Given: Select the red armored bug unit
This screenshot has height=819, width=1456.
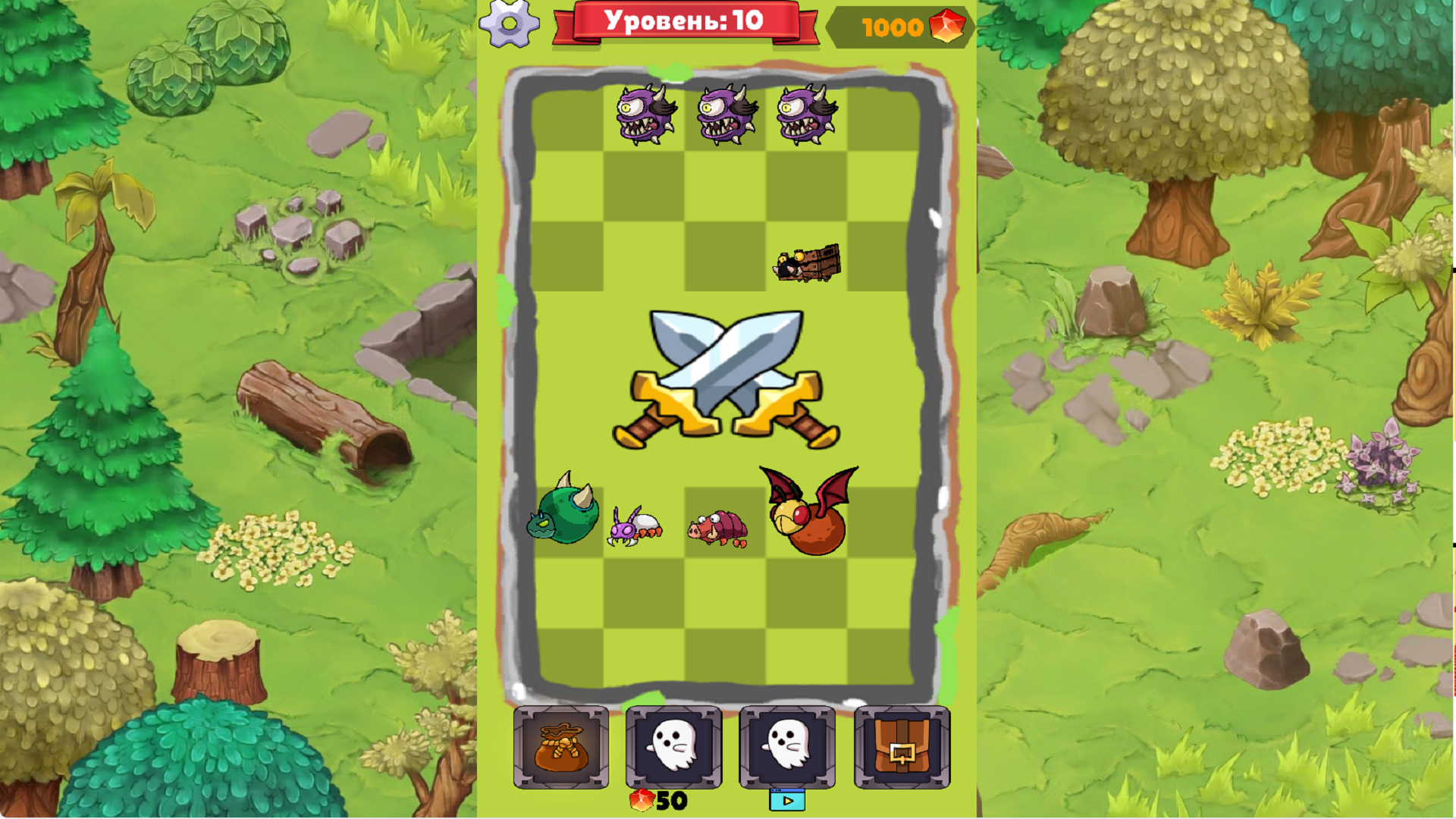Looking at the screenshot, I should (717, 529).
